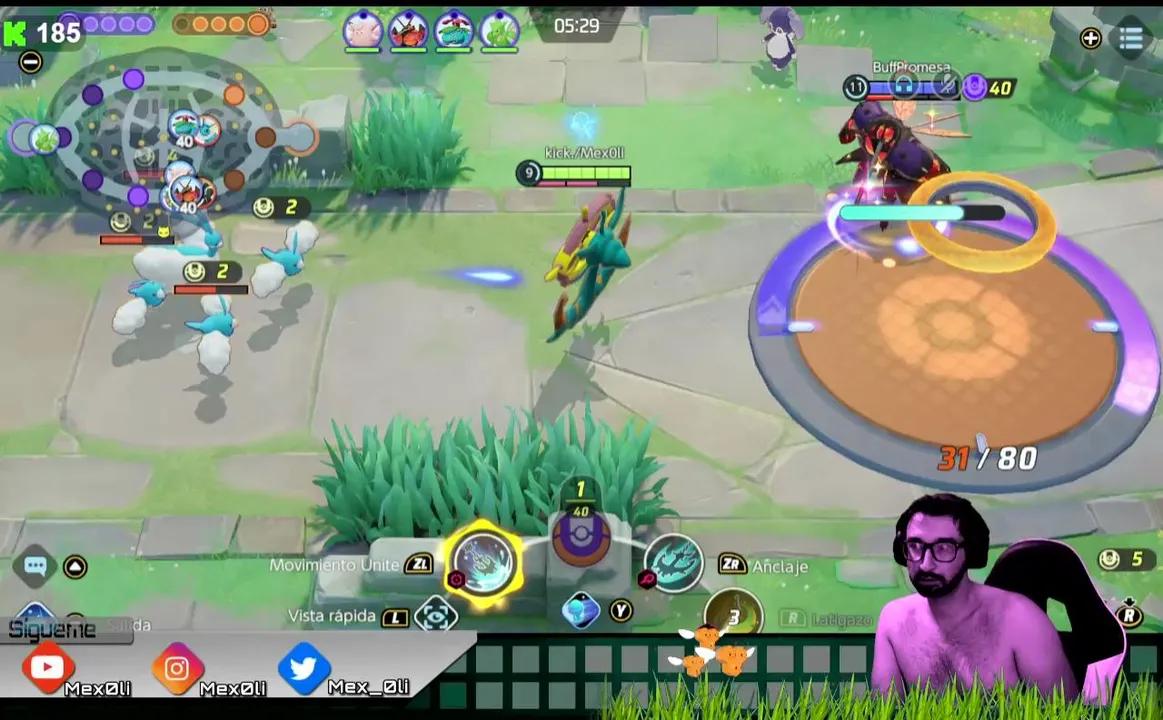Toggle the headphones voice chat icon
This screenshot has height=720, width=1163.
(905, 87)
